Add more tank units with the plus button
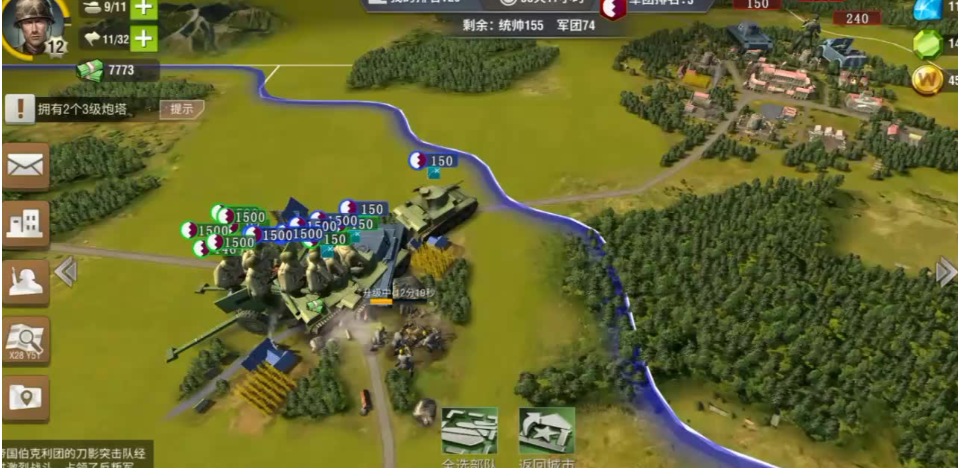Image resolution: width=960 pixels, height=468 pixels. point(144,9)
